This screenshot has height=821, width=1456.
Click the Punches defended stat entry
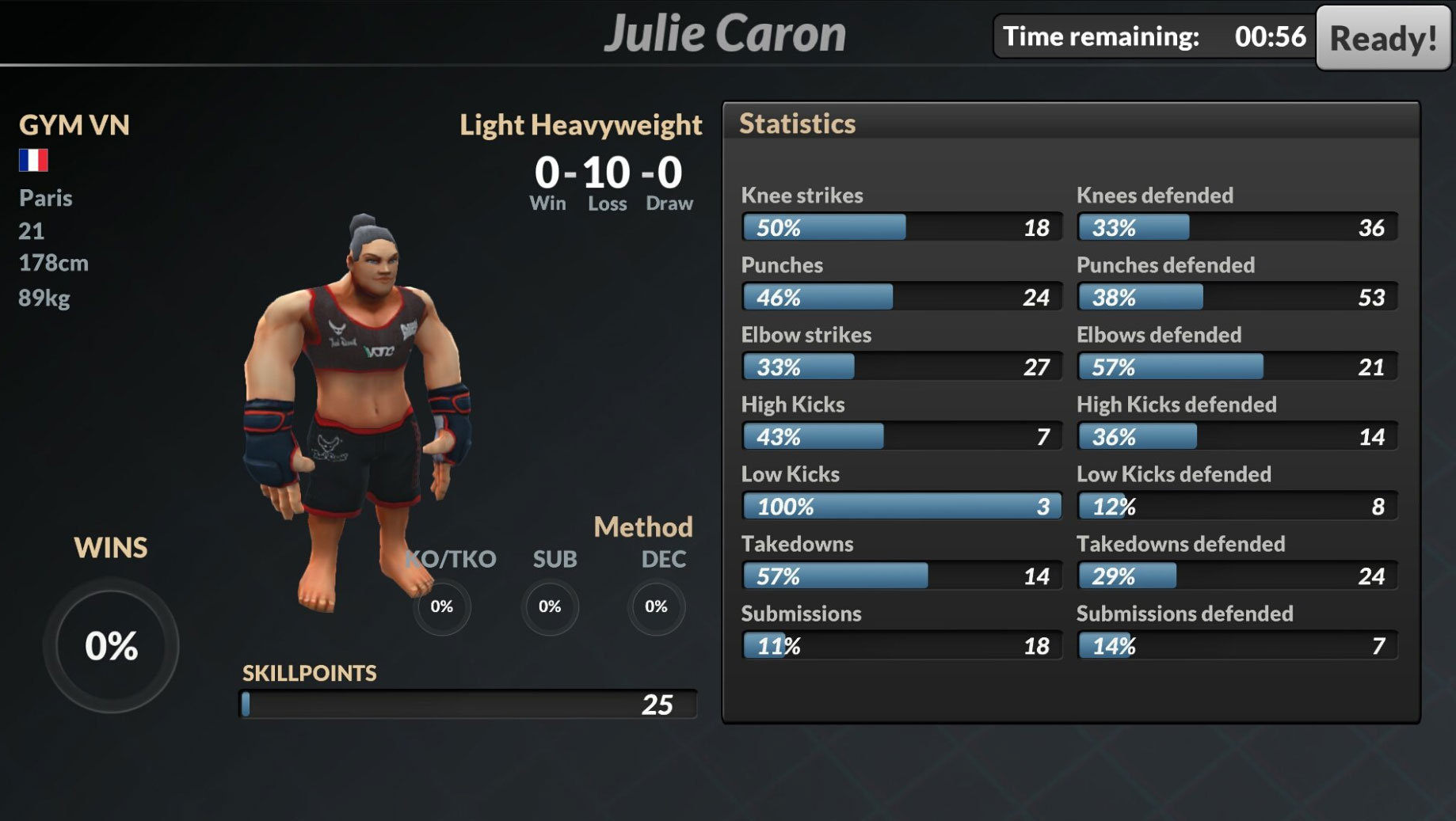pos(1236,297)
